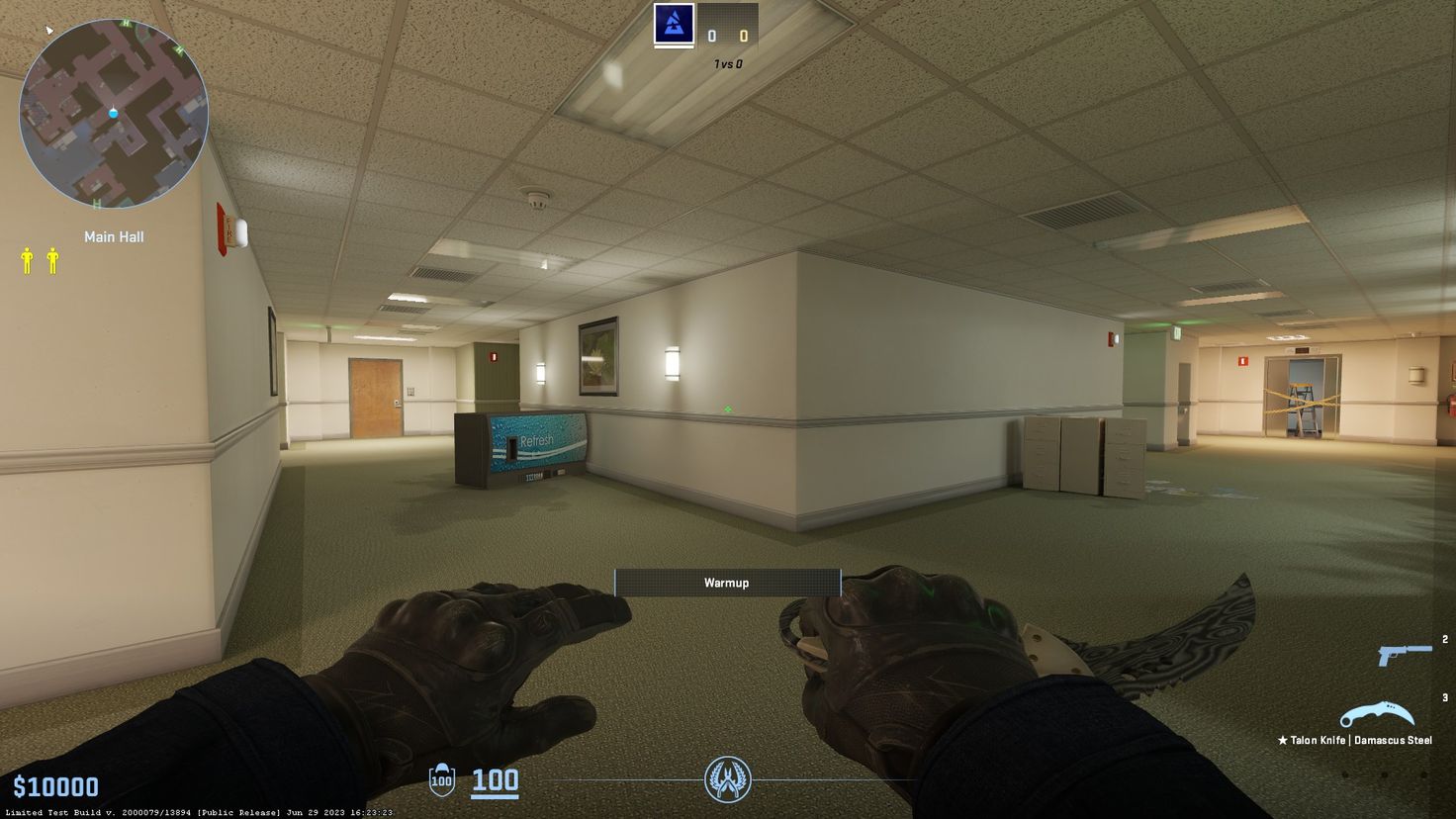
Task: Click the faded CT crest watermark above health
Action: coord(728,780)
